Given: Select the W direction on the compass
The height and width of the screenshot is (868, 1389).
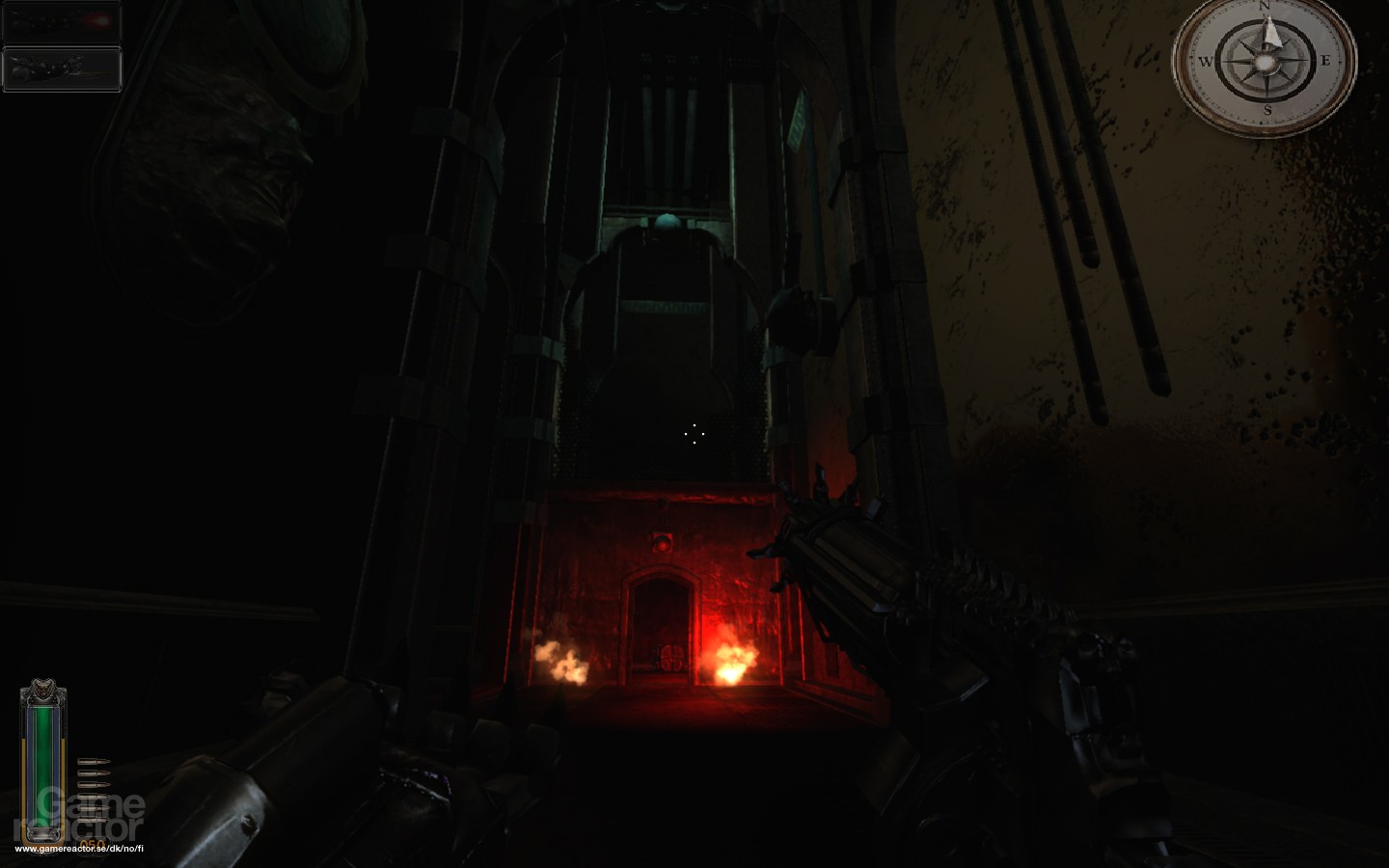Looking at the screenshot, I should [x=1204, y=62].
